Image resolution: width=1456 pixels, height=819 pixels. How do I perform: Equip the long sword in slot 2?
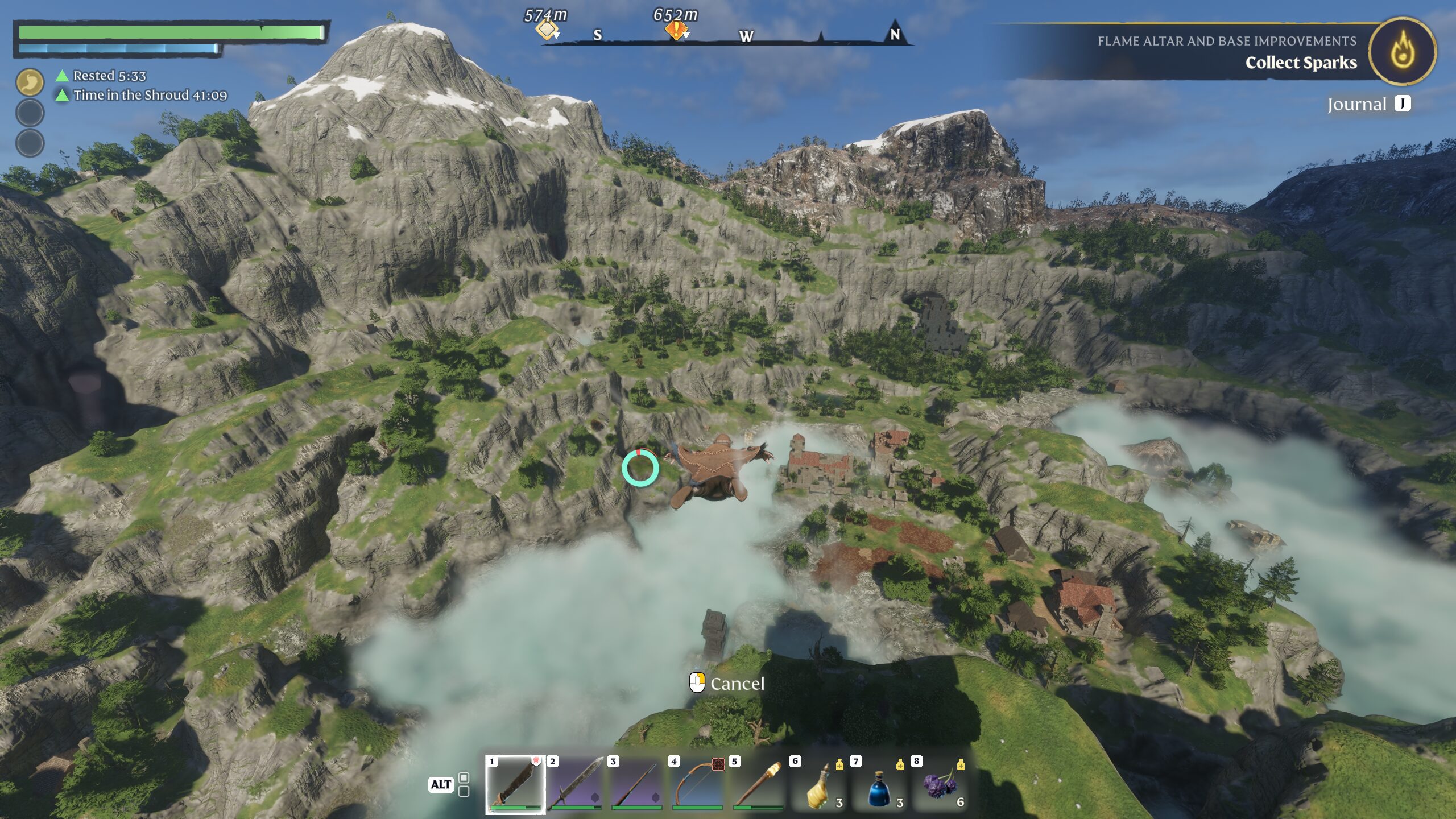(576, 784)
